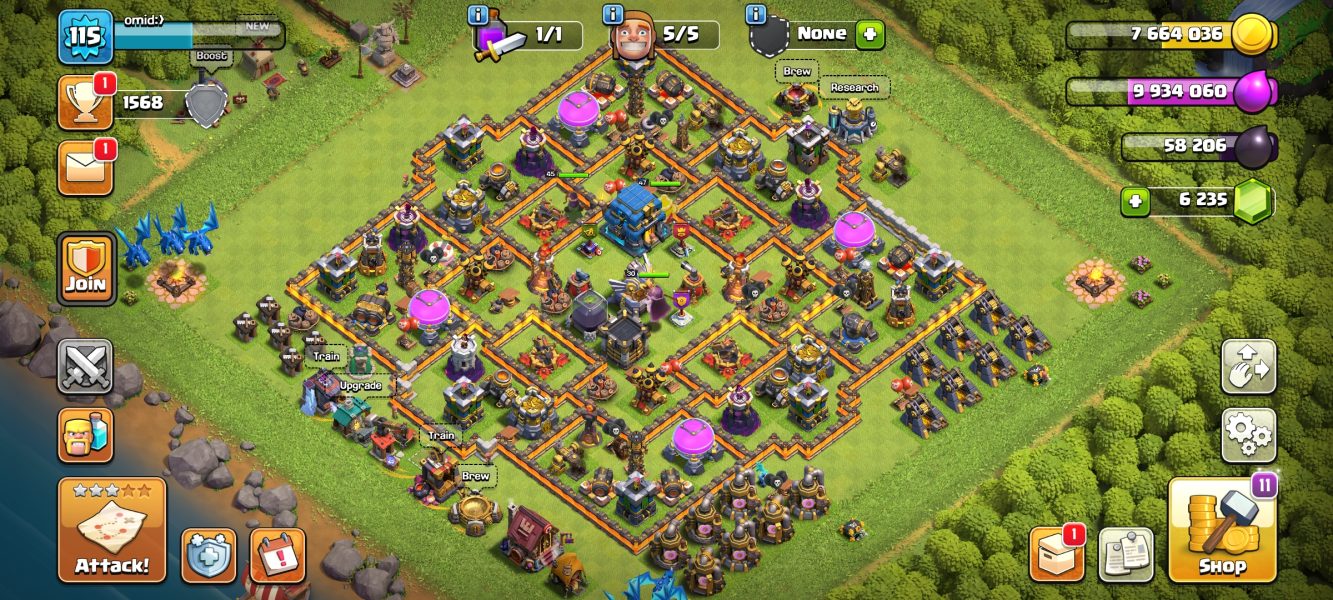Open the settings gears button
This screenshot has height=600, width=1333.
click(1248, 435)
